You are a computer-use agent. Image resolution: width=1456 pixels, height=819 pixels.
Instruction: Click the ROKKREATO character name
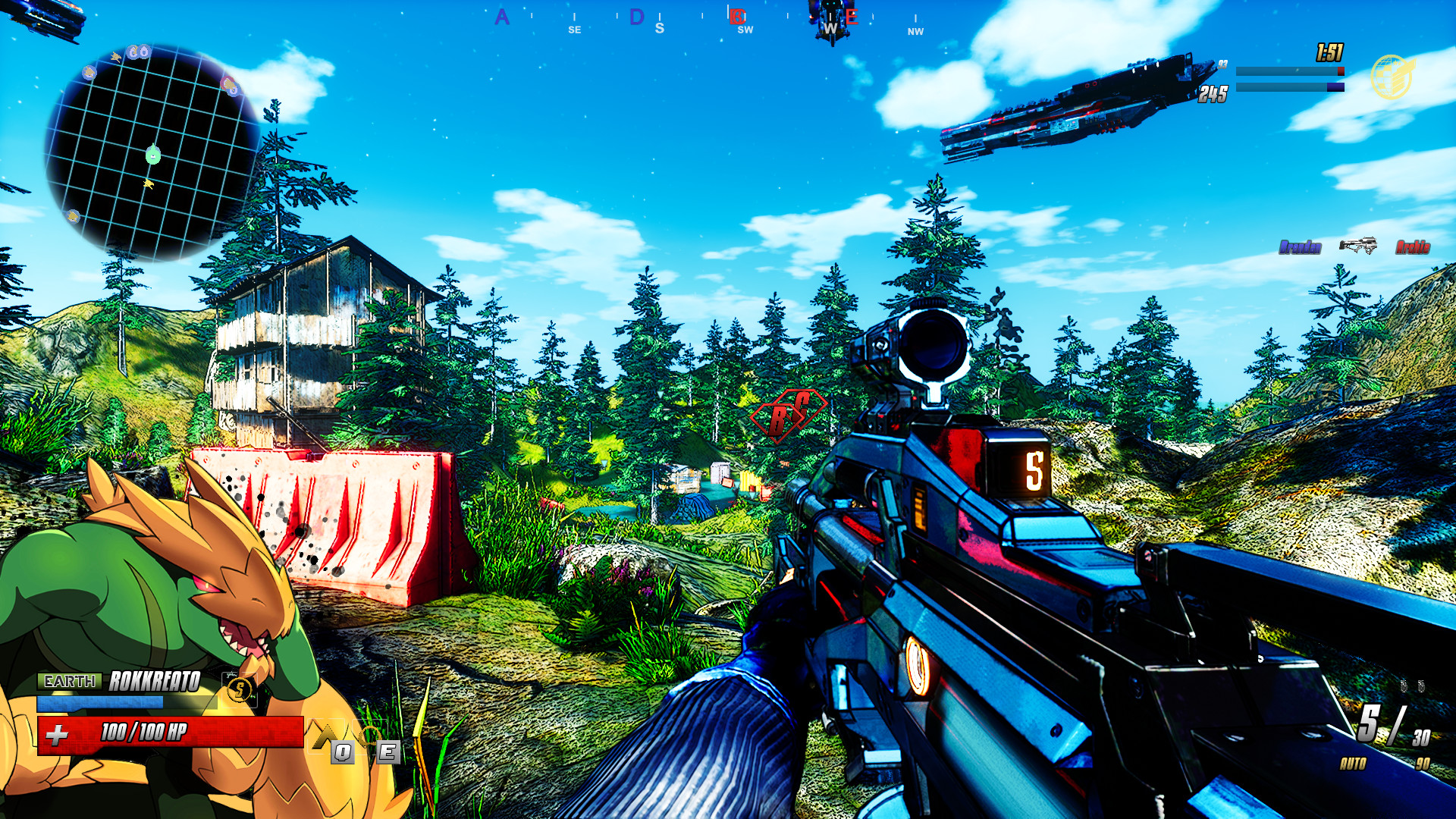(154, 682)
